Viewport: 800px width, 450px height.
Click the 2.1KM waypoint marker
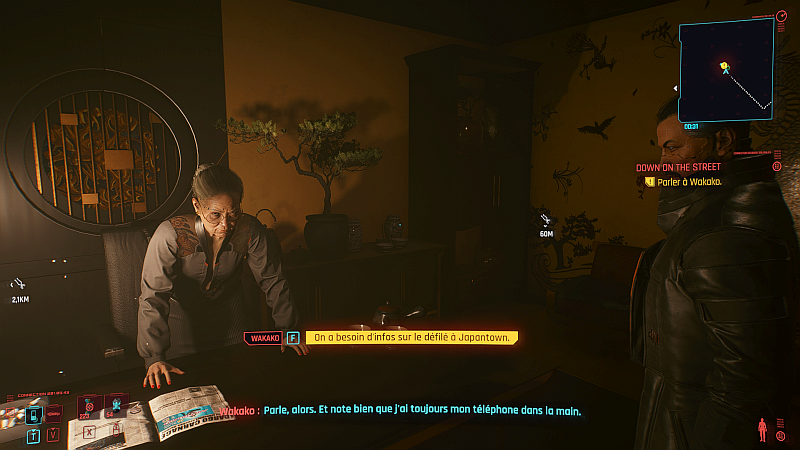pyautogui.click(x=20, y=285)
